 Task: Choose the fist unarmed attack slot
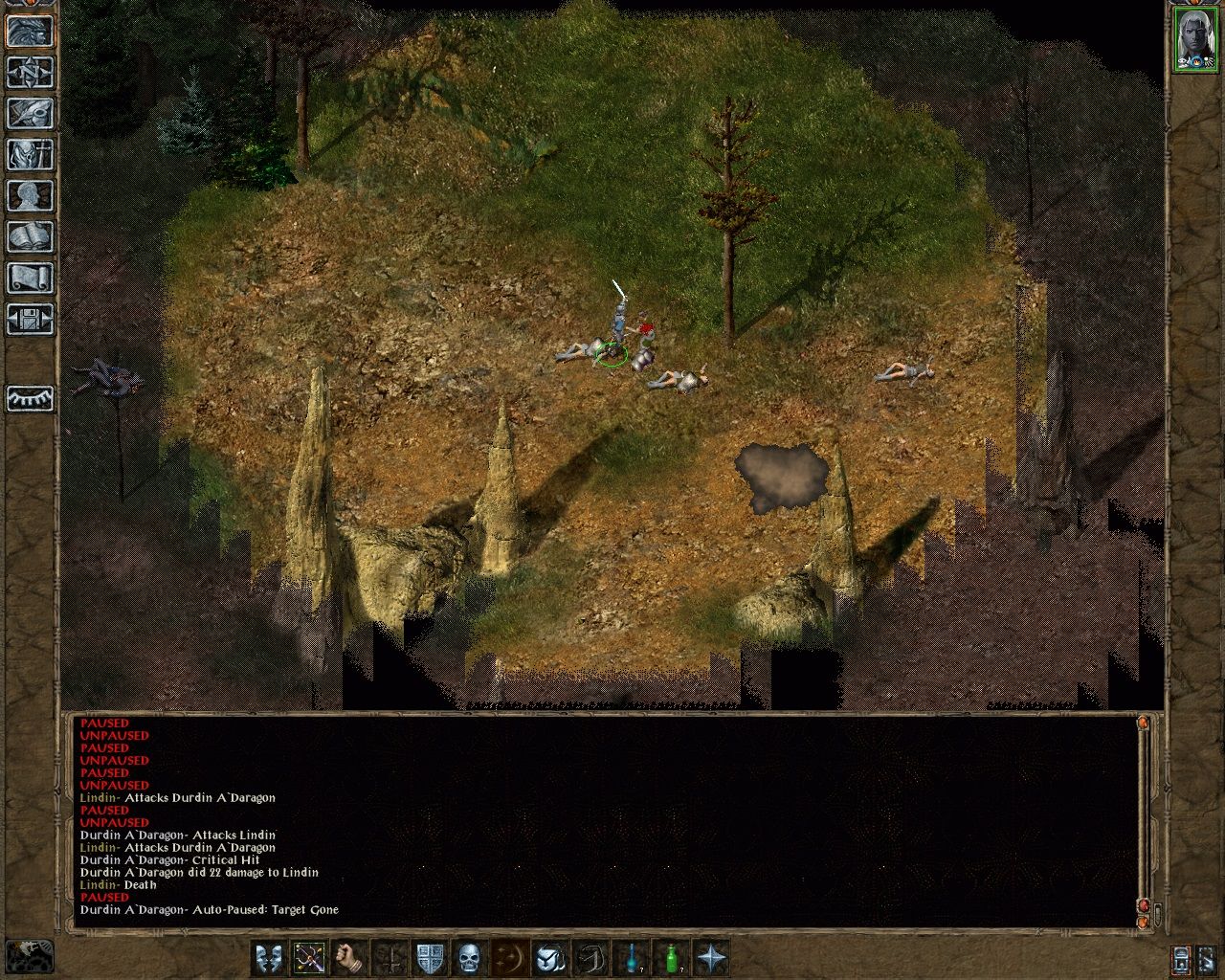(349, 958)
